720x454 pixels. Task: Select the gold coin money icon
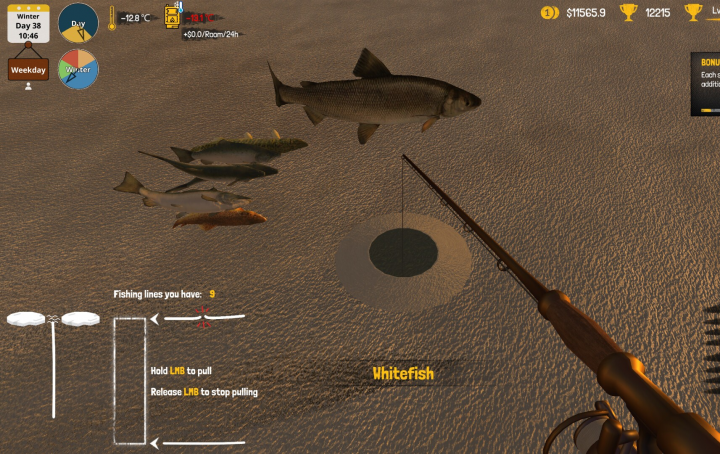point(549,12)
